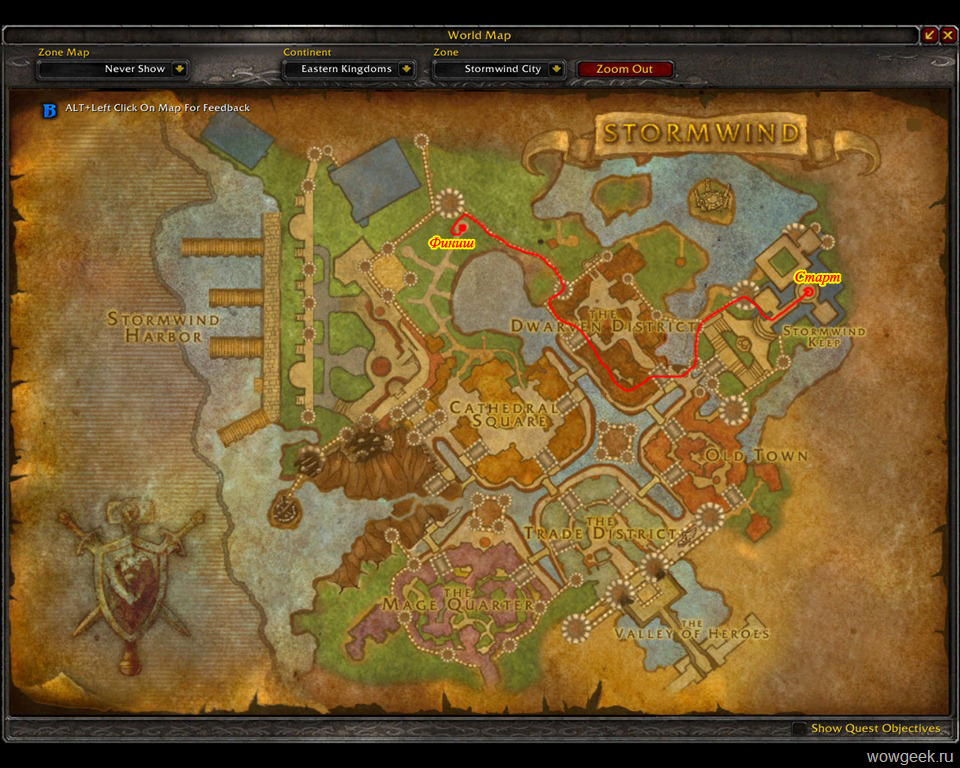This screenshot has height=768, width=960.
Task: Click the blue B feedback icon
Action: coord(49,108)
